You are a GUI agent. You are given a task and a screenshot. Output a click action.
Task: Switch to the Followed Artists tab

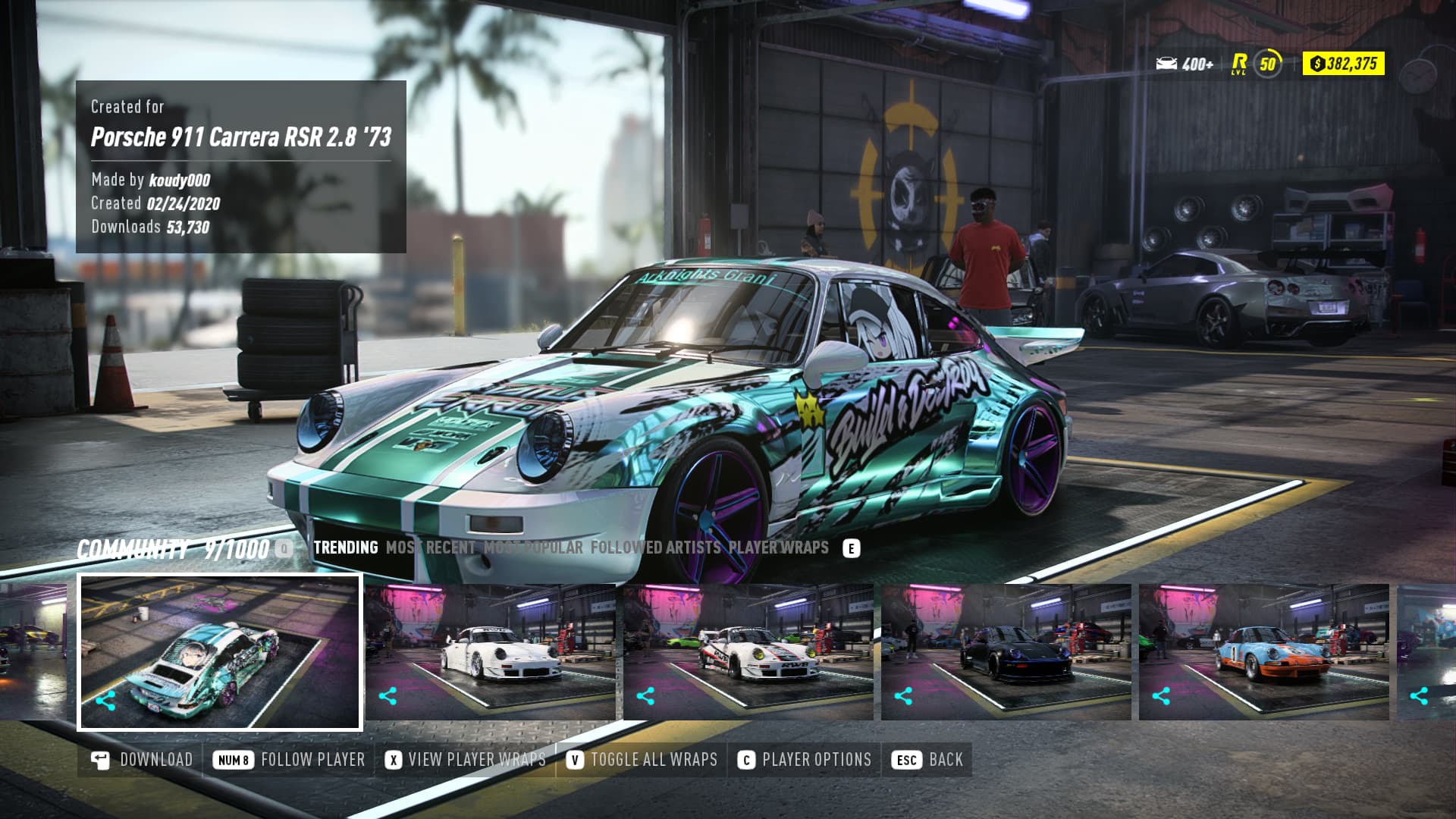[x=655, y=548]
